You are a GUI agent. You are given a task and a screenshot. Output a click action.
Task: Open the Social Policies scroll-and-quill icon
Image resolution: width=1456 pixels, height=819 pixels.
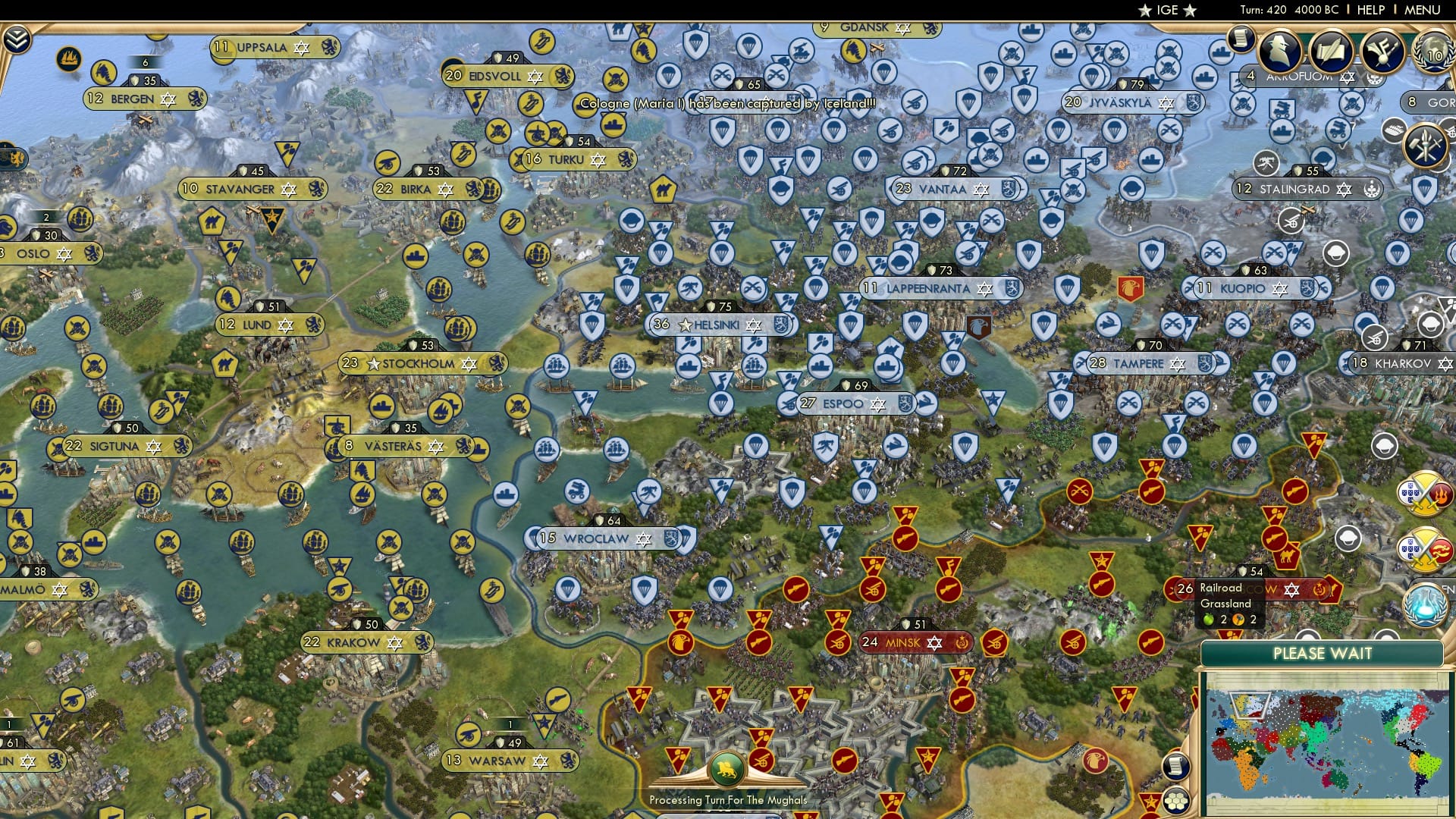(1330, 52)
